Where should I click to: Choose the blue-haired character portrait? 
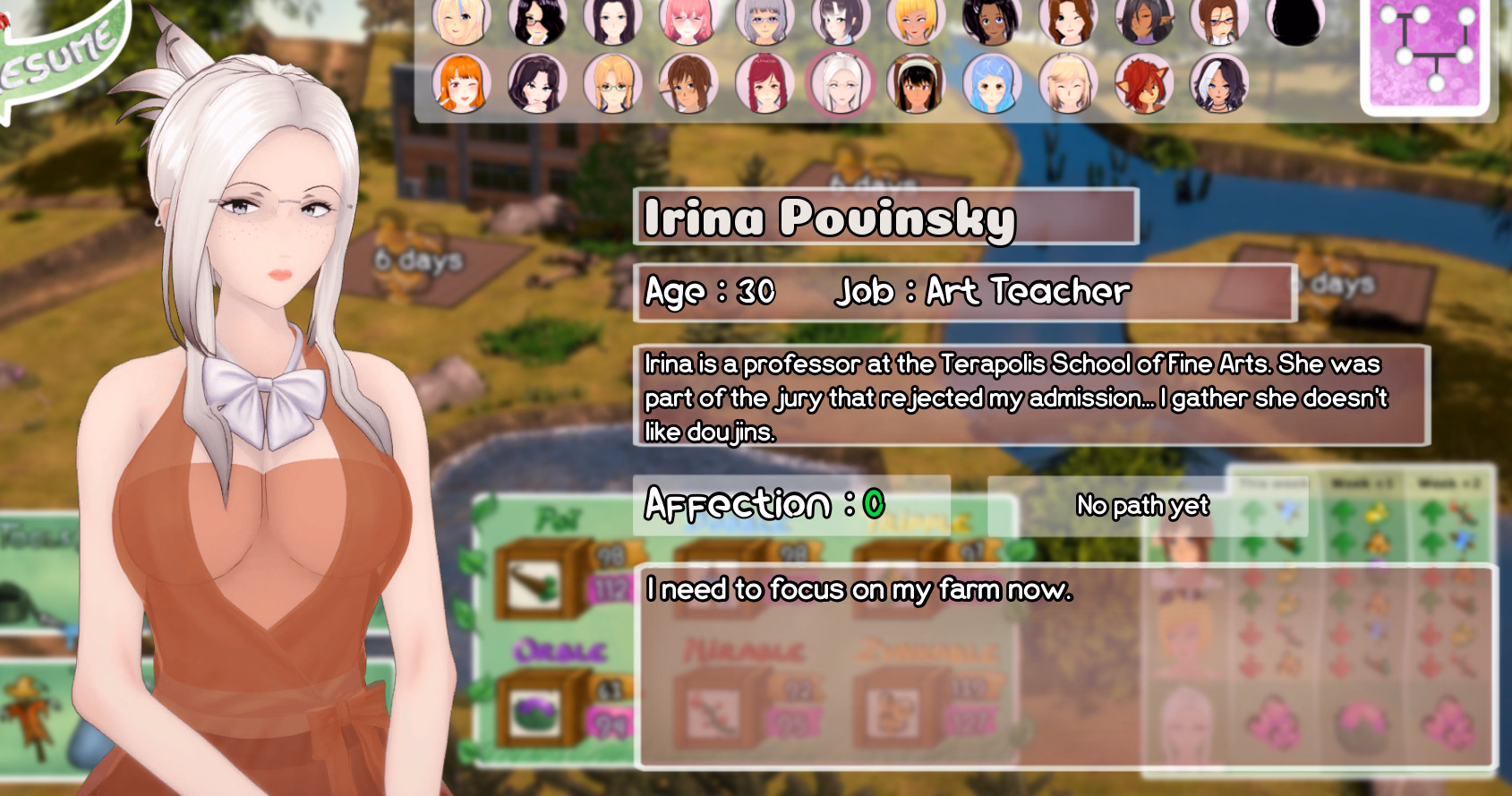pyautogui.click(x=992, y=83)
